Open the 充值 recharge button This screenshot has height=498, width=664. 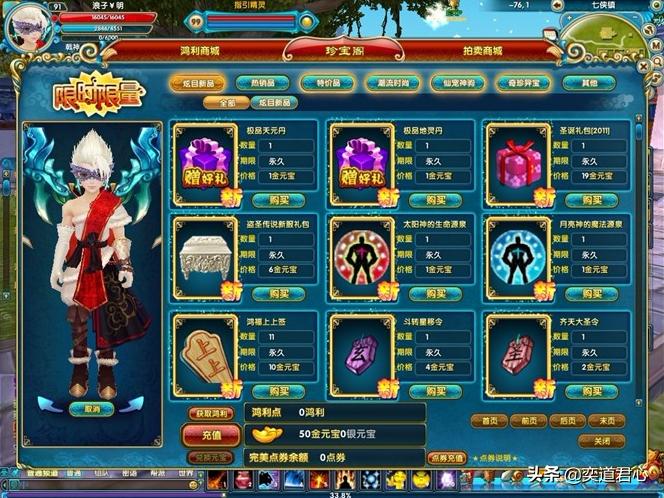click(210, 436)
